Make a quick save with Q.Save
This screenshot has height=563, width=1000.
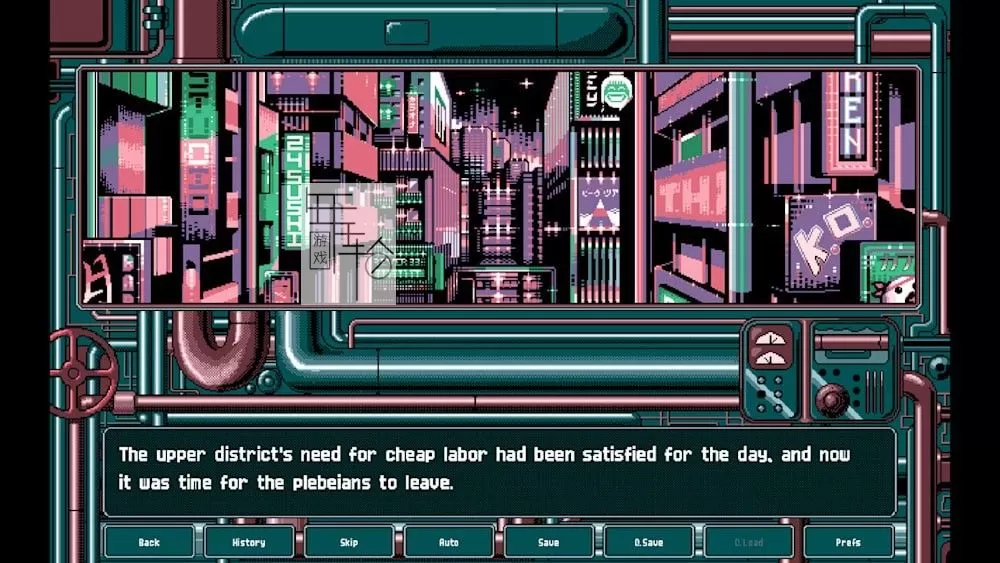click(648, 542)
